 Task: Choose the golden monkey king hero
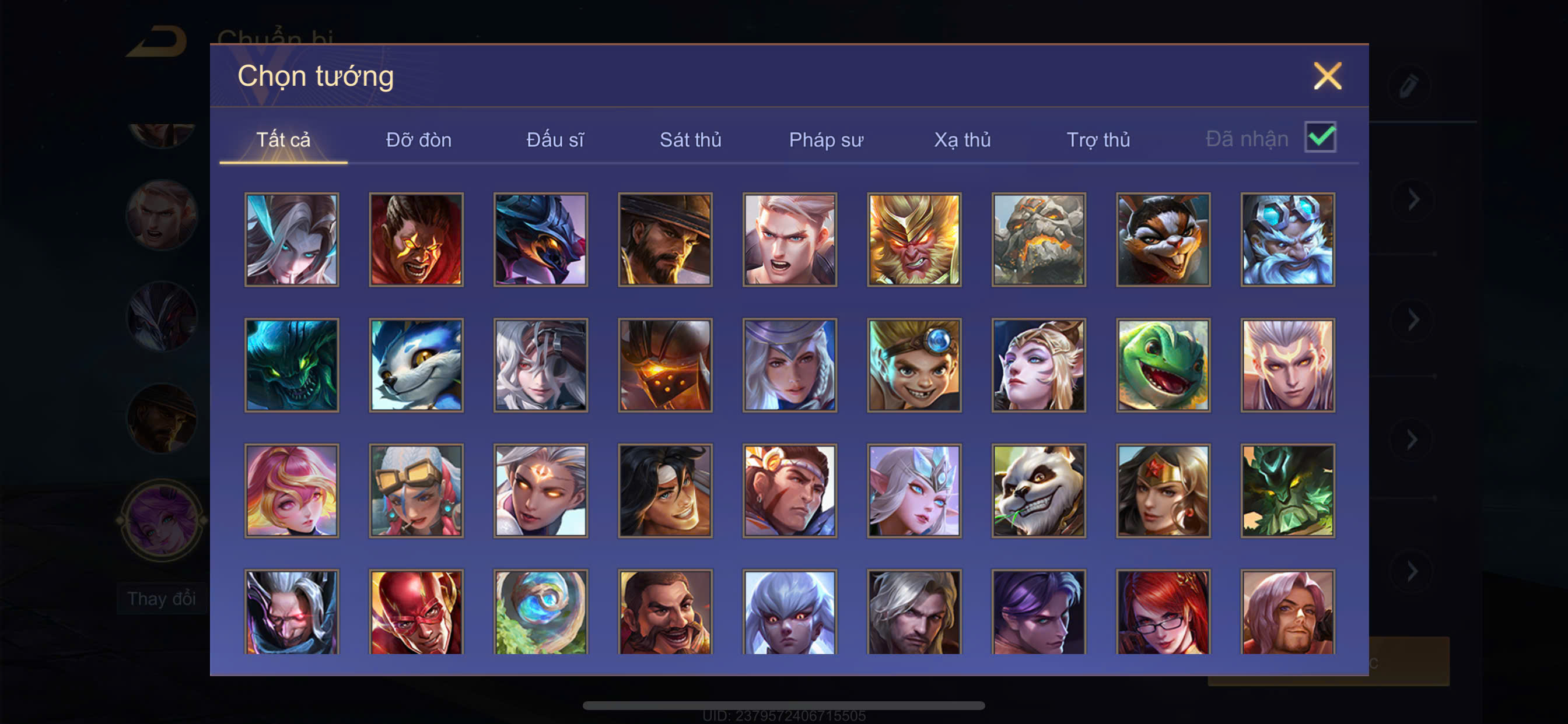click(x=914, y=240)
